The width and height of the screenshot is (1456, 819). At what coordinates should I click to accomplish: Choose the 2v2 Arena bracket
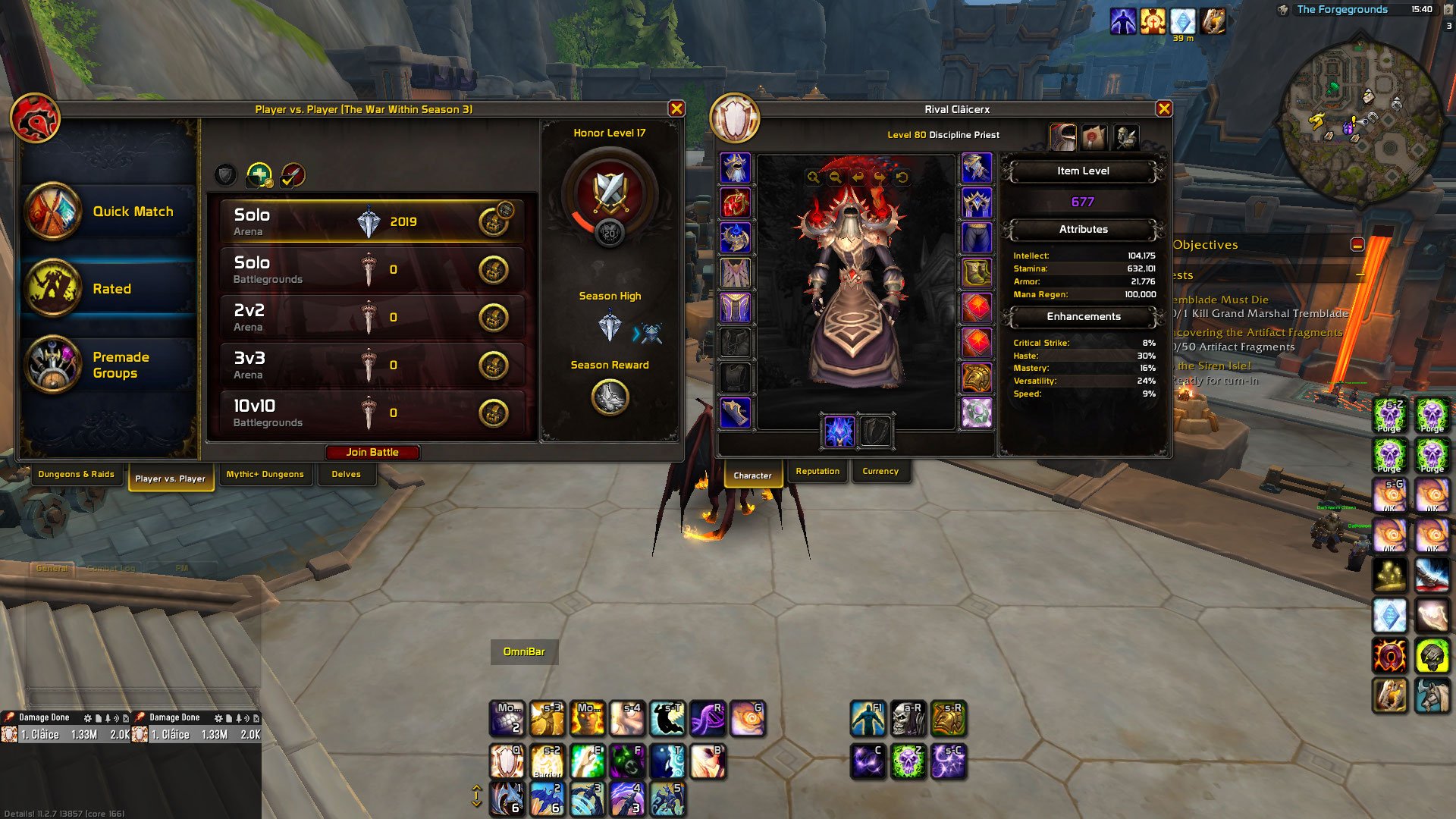point(372,317)
